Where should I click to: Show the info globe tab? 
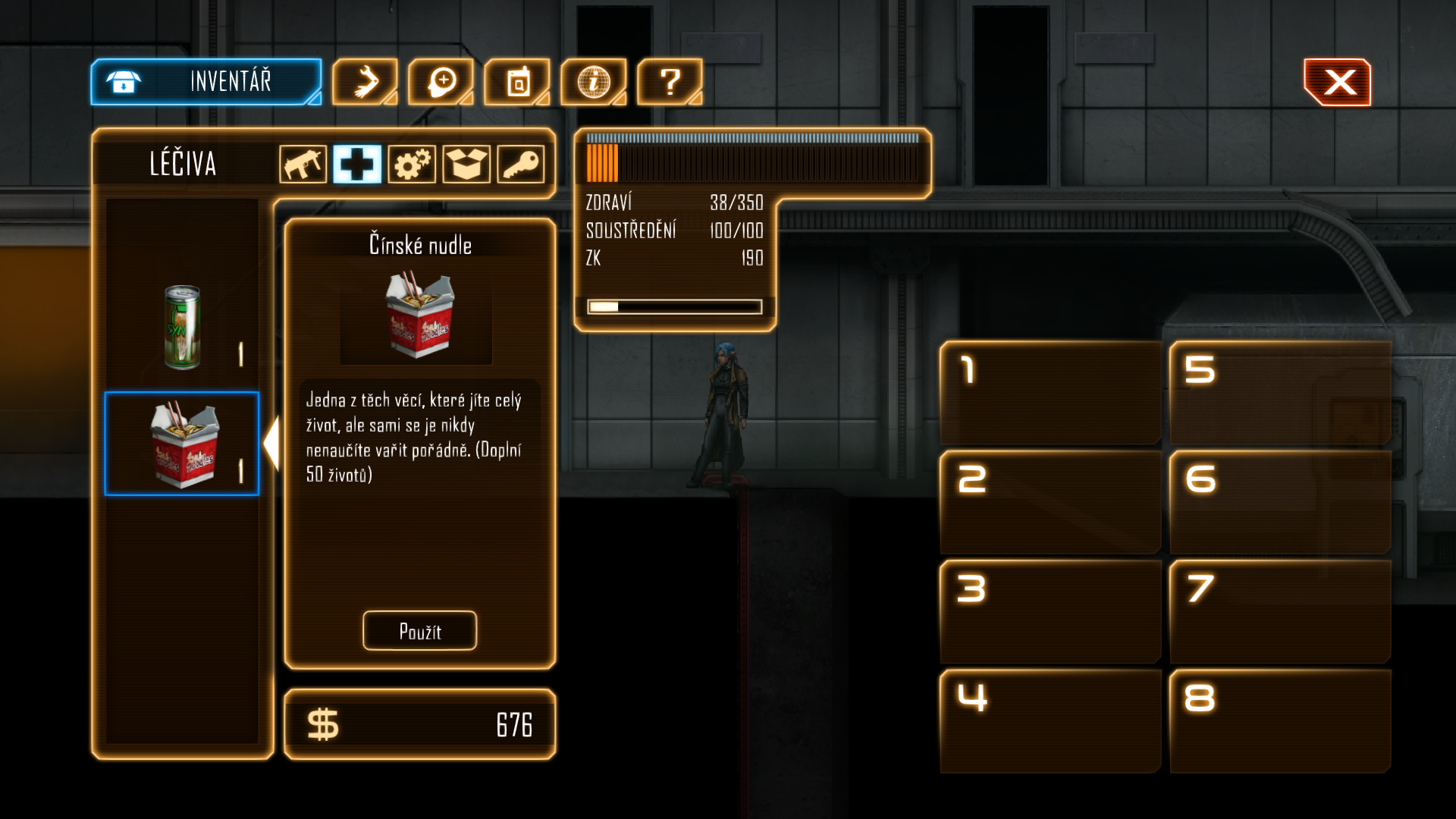pos(594,82)
